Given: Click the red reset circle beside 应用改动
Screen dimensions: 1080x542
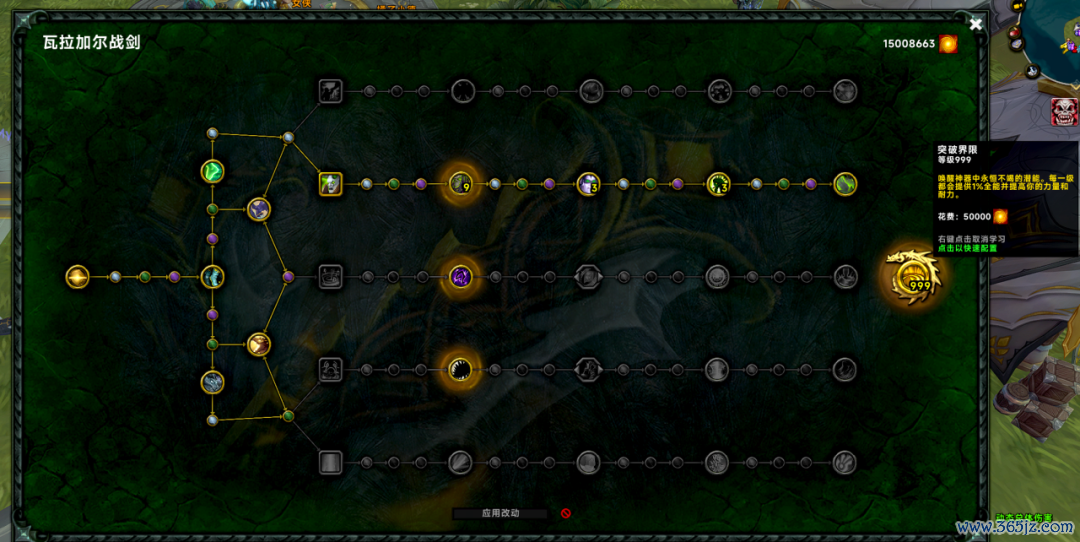Looking at the screenshot, I should pyautogui.click(x=565, y=513).
